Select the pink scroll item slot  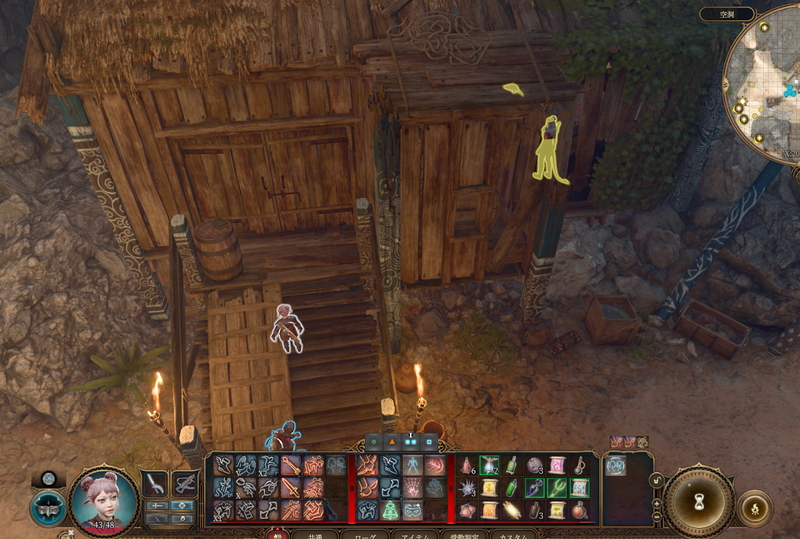(x=557, y=465)
